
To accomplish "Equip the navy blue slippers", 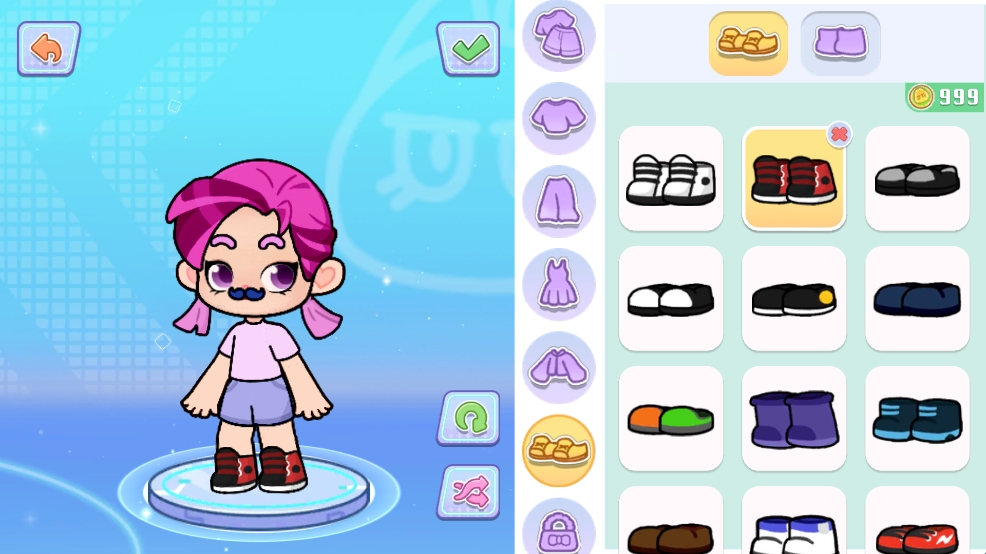I will pos(916,298).
